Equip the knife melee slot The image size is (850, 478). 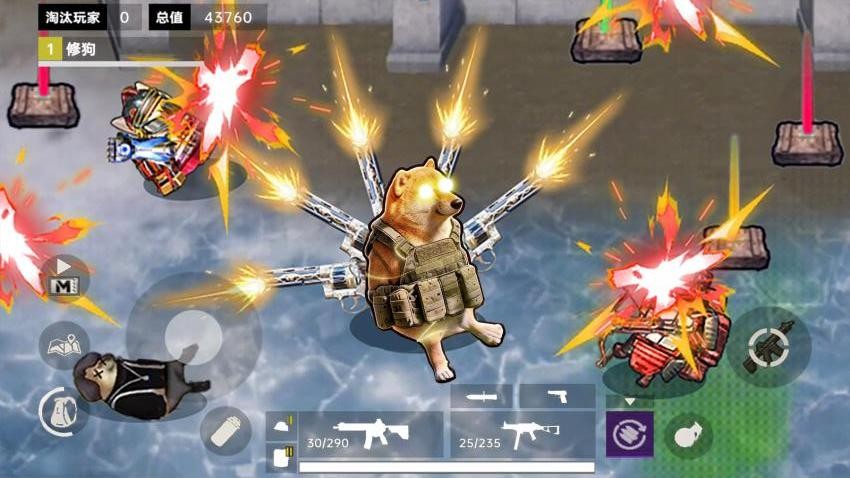click(481, 396)
